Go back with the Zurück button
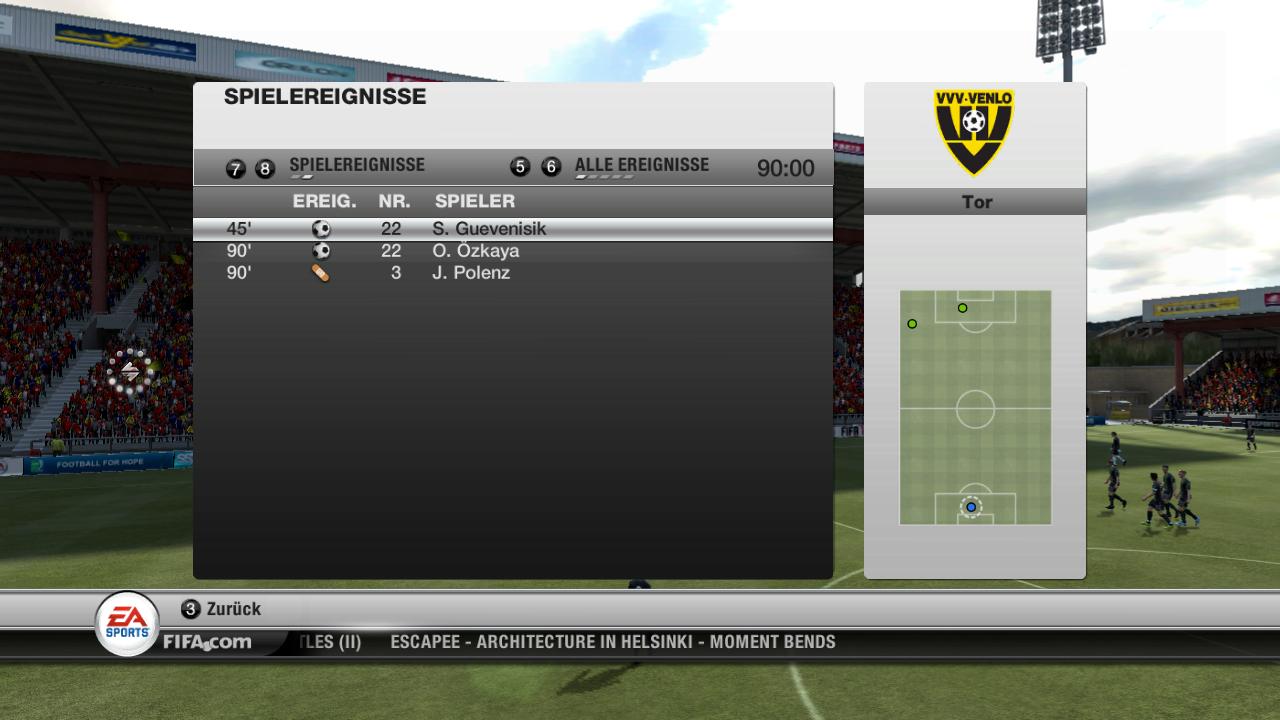The height and width of the screenshot is (720, 1280). point(222,609)
